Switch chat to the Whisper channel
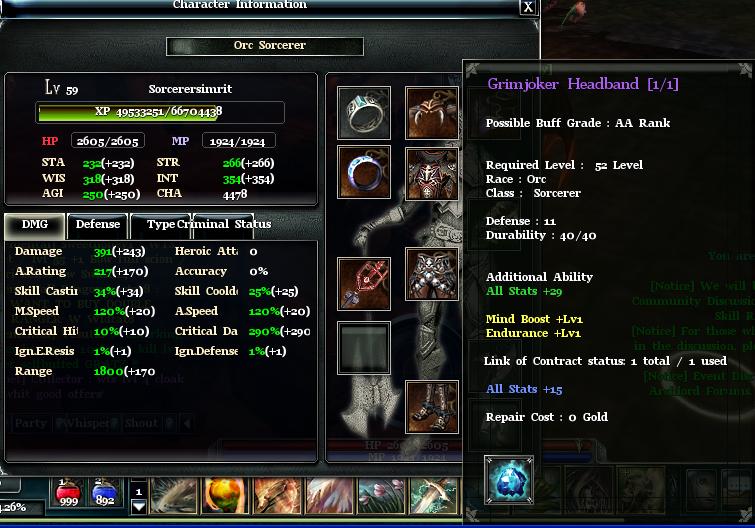 (86, 423)
